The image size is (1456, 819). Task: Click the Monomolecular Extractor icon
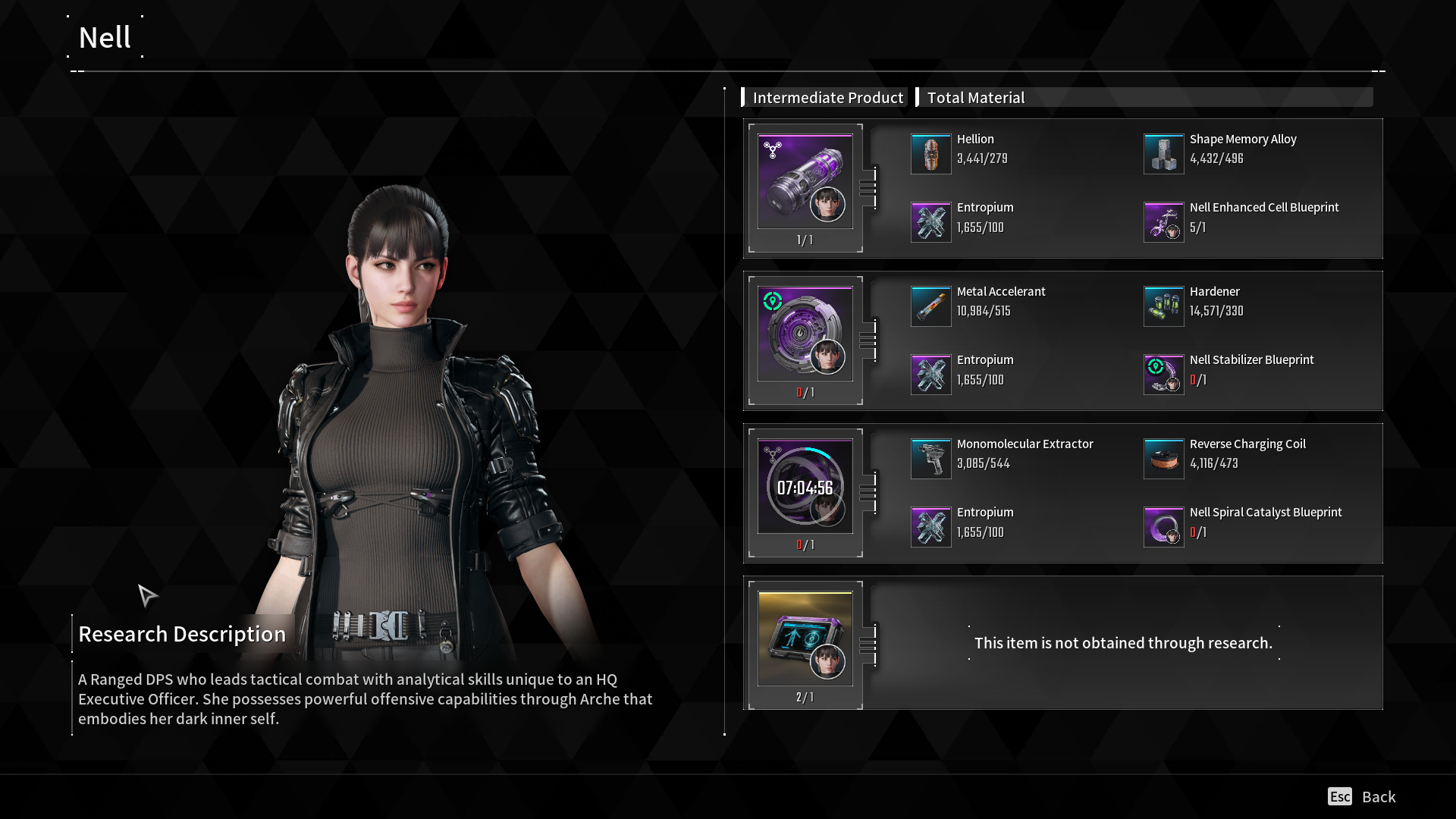[x=930, y=459]
